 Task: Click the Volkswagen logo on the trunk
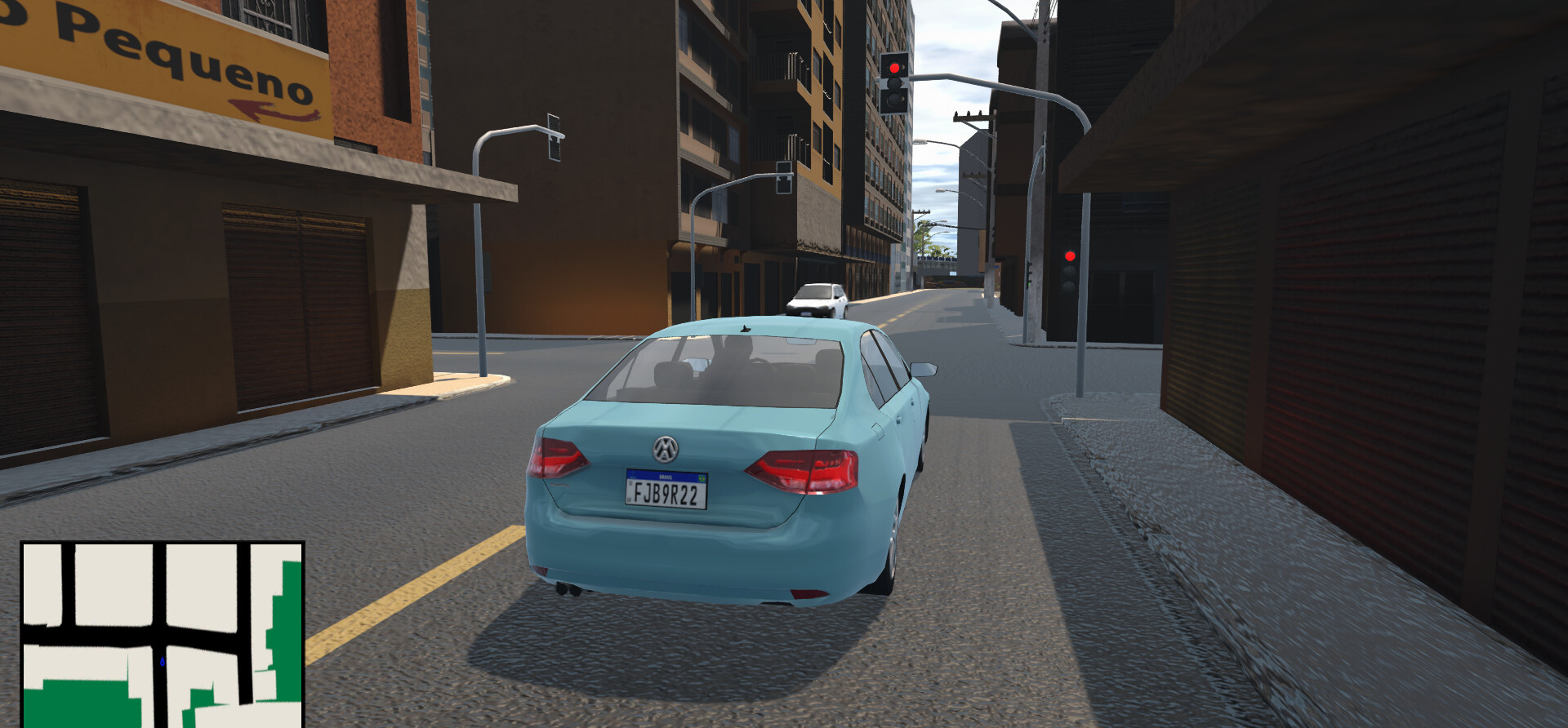664,448
